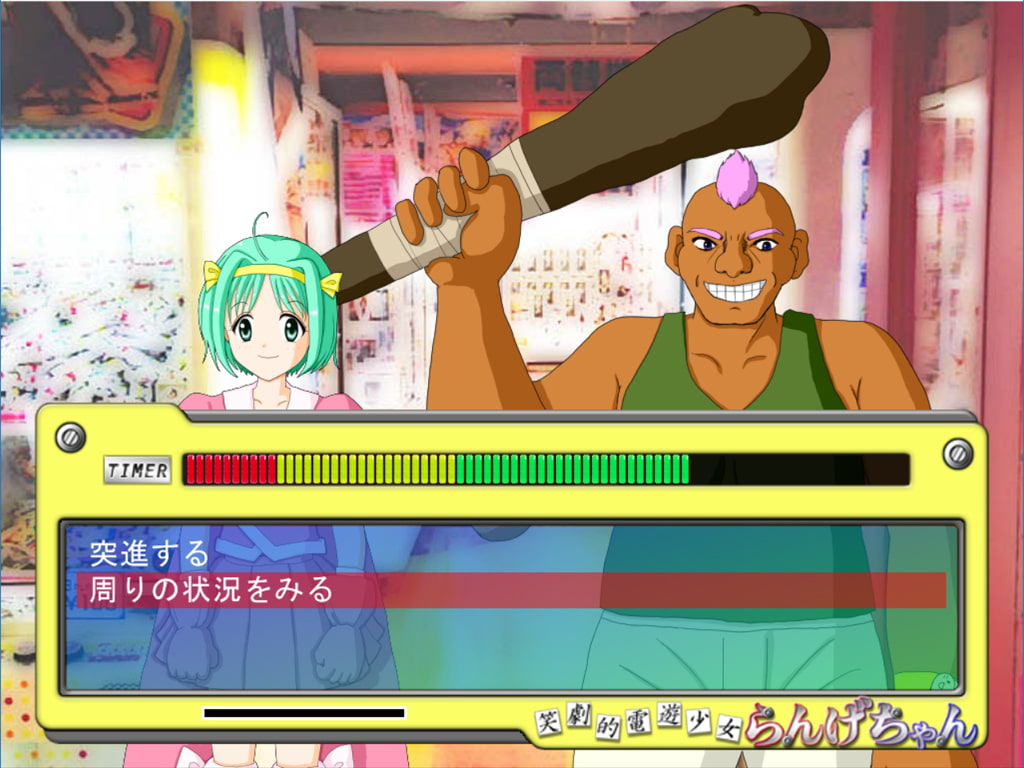Image resolution: width=1024 pixels, height=768 pixels.
Task: Choose the 突進する dialogue option
Action: 150,553
